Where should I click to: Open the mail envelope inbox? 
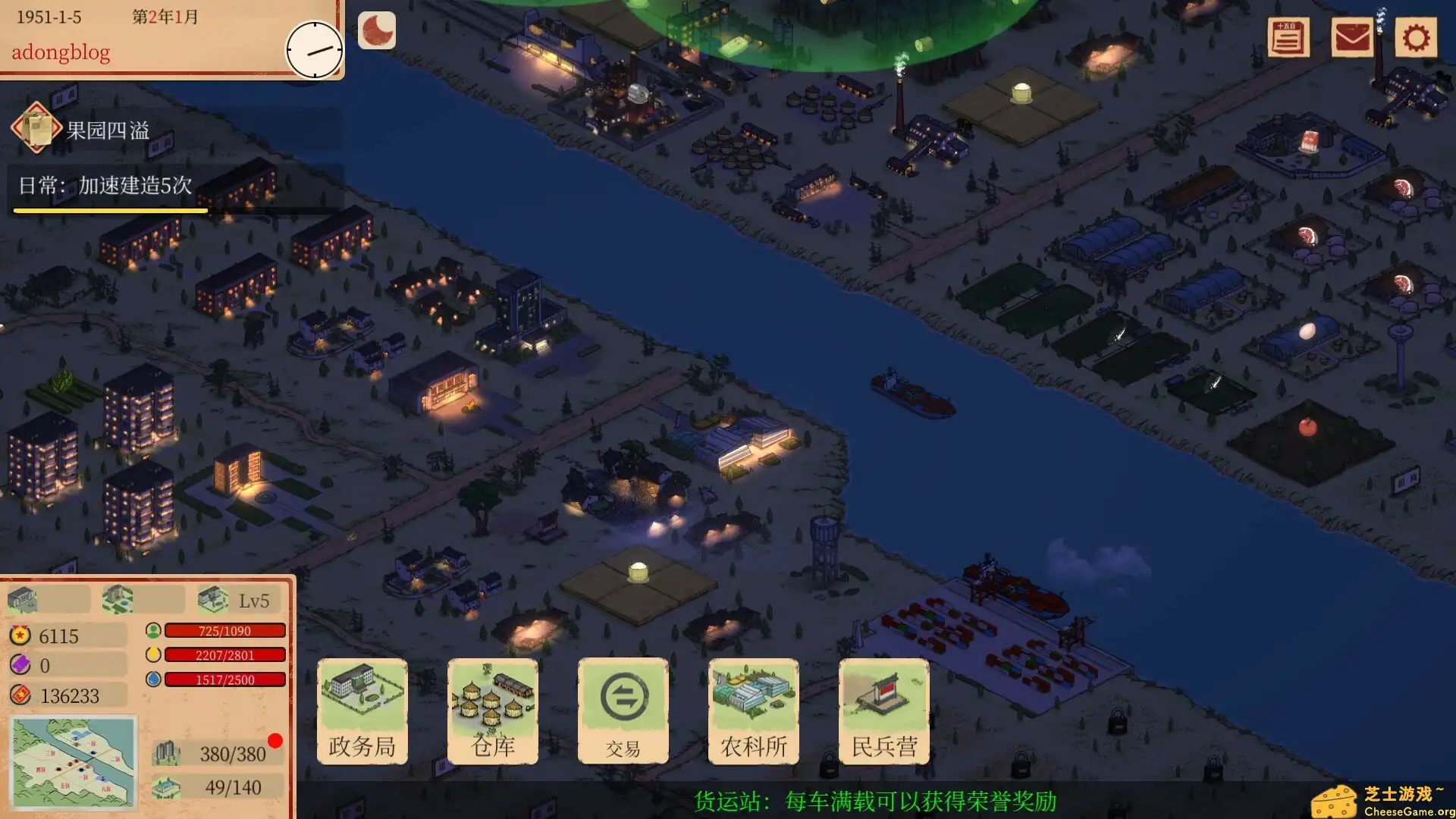(1352, 37)
